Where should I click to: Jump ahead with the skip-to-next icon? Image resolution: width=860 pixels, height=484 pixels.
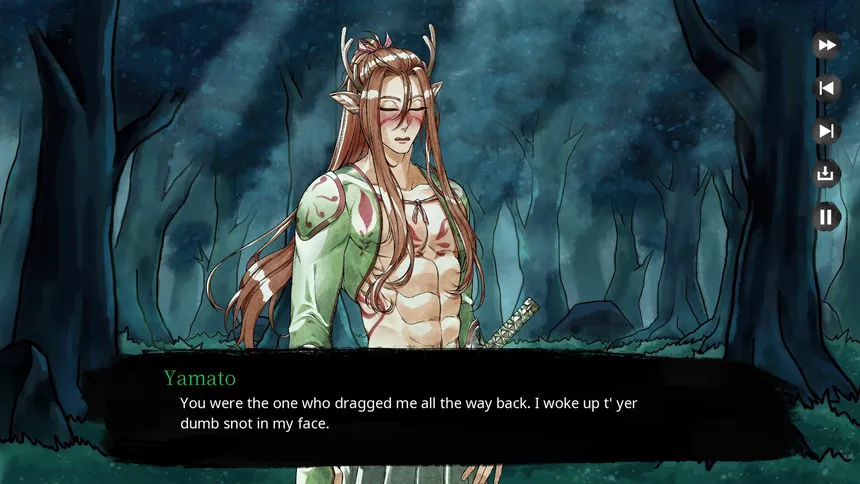tap(826, 131)
